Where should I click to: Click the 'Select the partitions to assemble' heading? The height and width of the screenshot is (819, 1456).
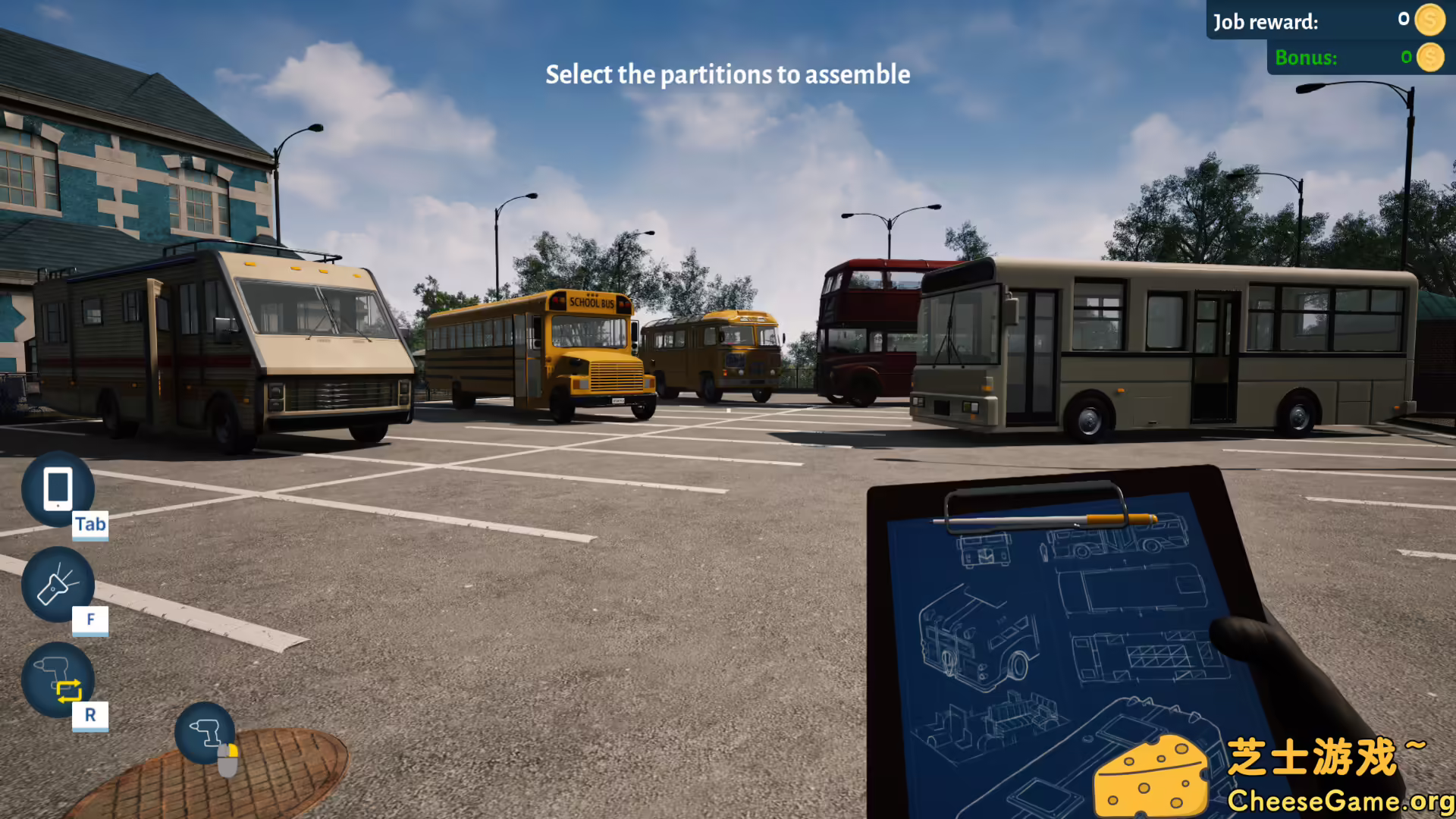pos(727,75)
